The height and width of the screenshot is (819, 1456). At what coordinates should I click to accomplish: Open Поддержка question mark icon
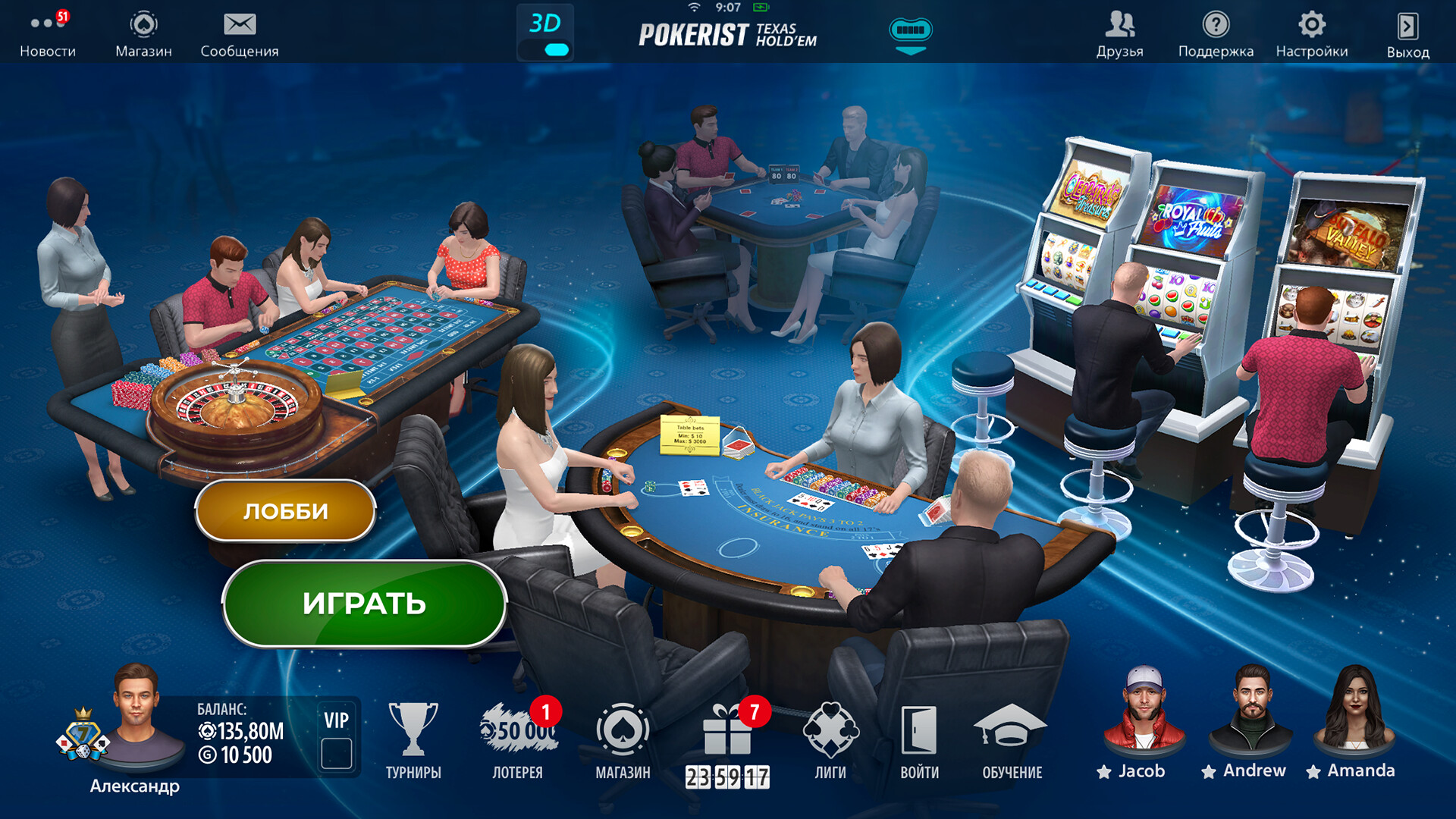(x=1216, y=25)
